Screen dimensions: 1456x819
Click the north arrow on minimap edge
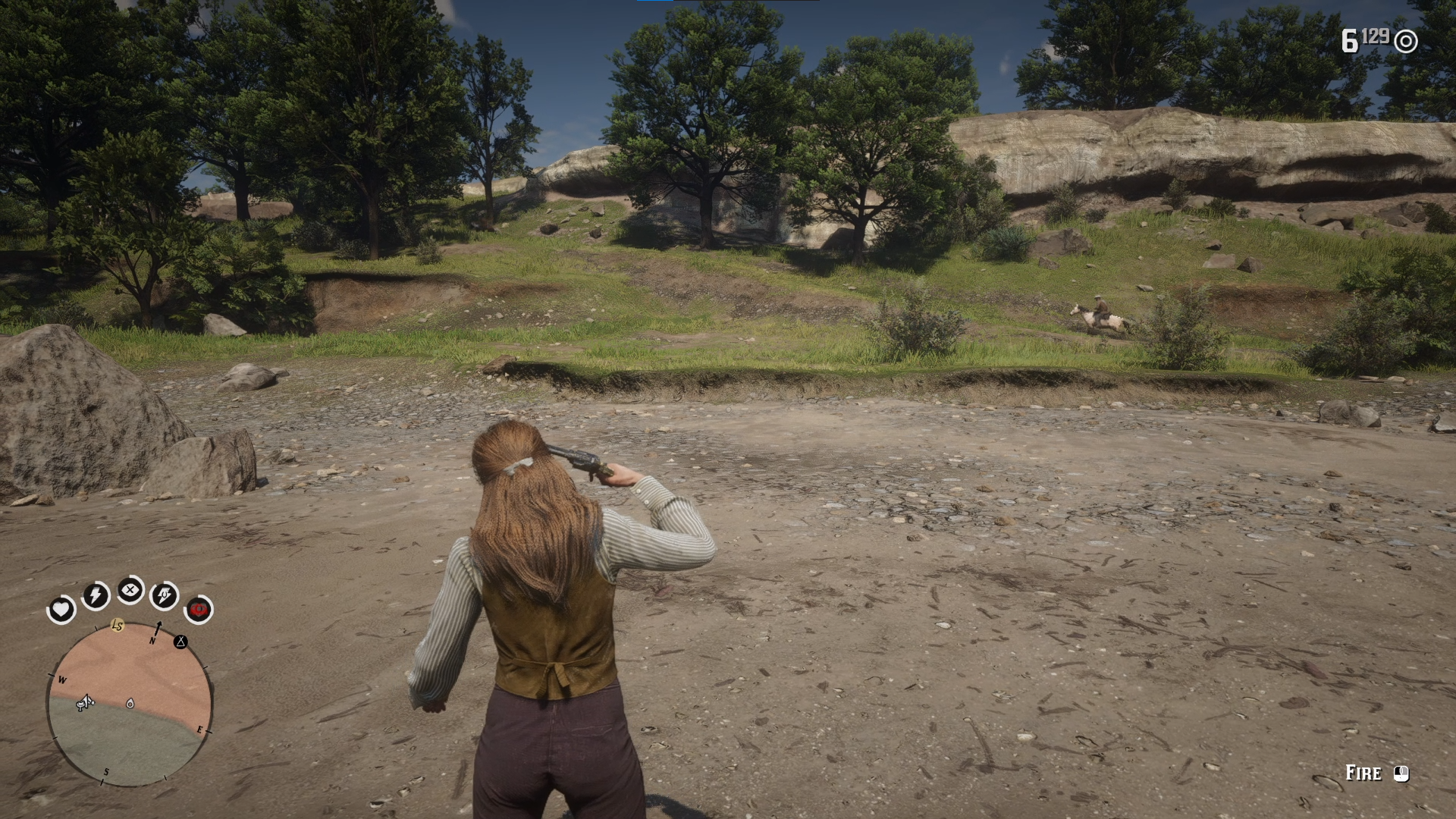coord(158,629)
